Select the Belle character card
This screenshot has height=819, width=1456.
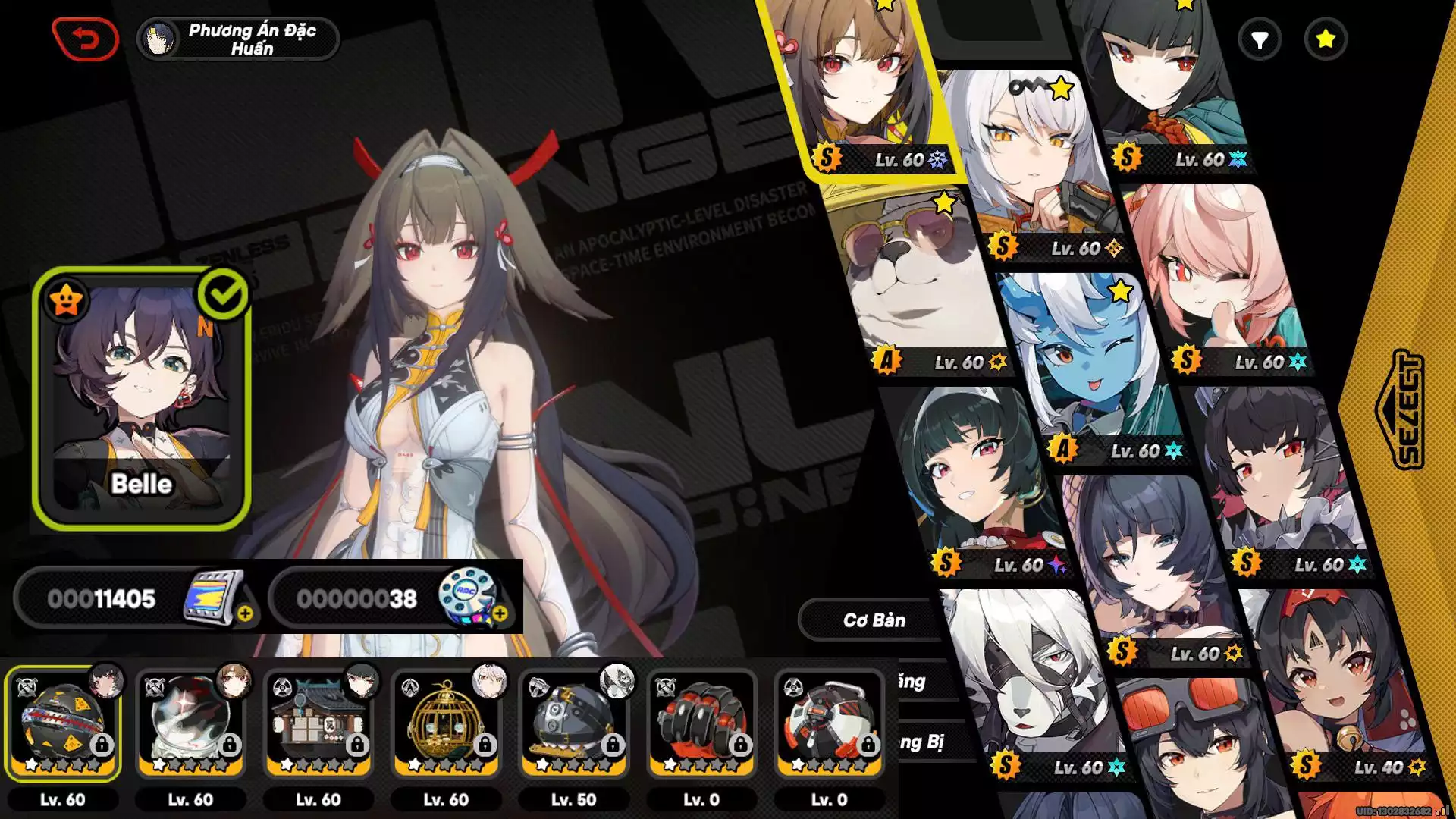point(142,398)
